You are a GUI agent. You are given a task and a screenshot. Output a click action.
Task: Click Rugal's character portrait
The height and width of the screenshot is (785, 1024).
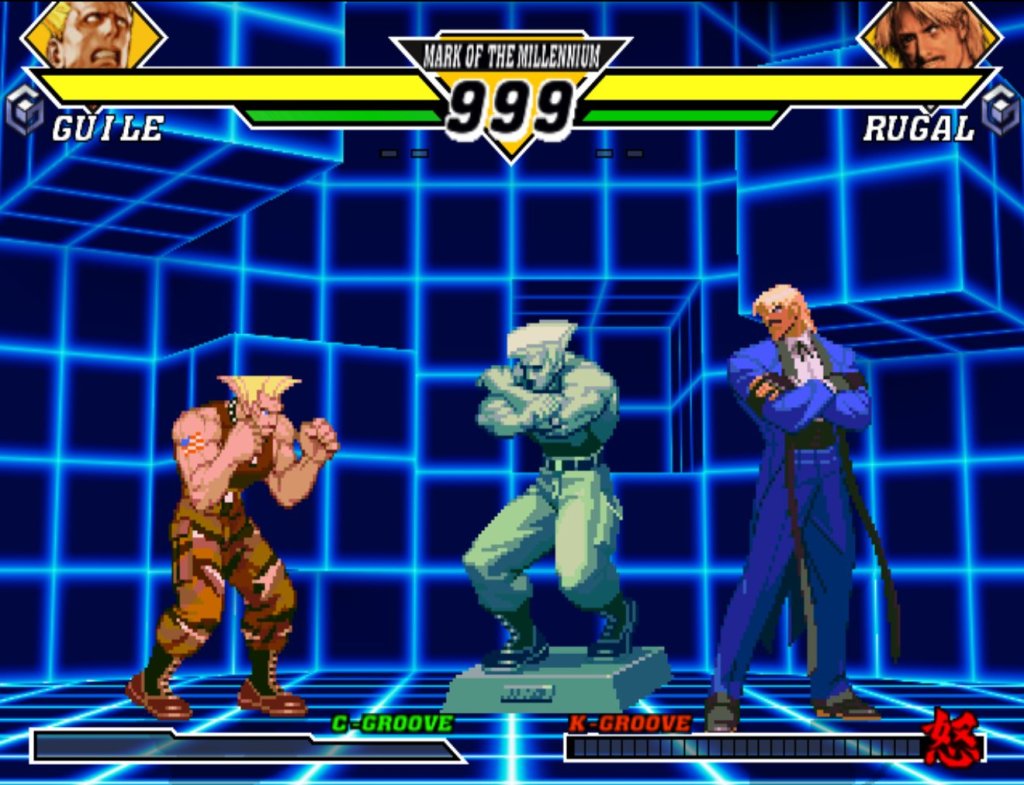[x=929, y=35]
